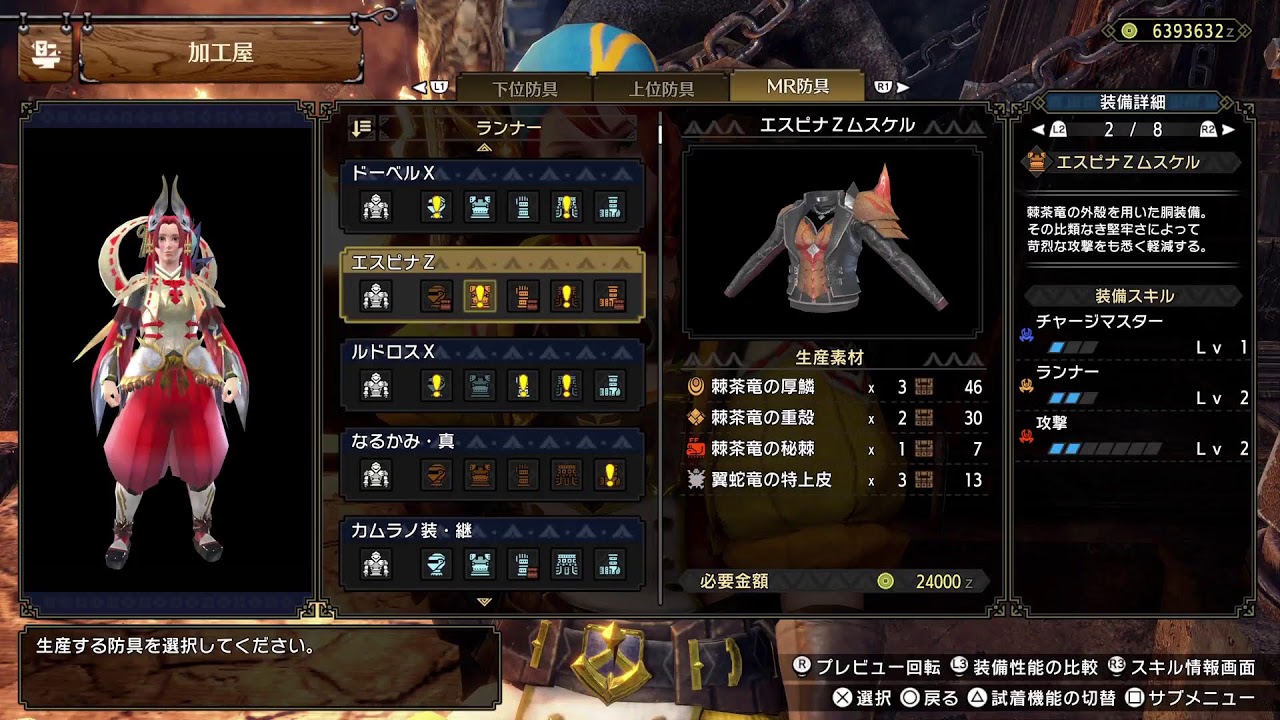Go to next equipment detail page arrow

[x=1228, y=130]
